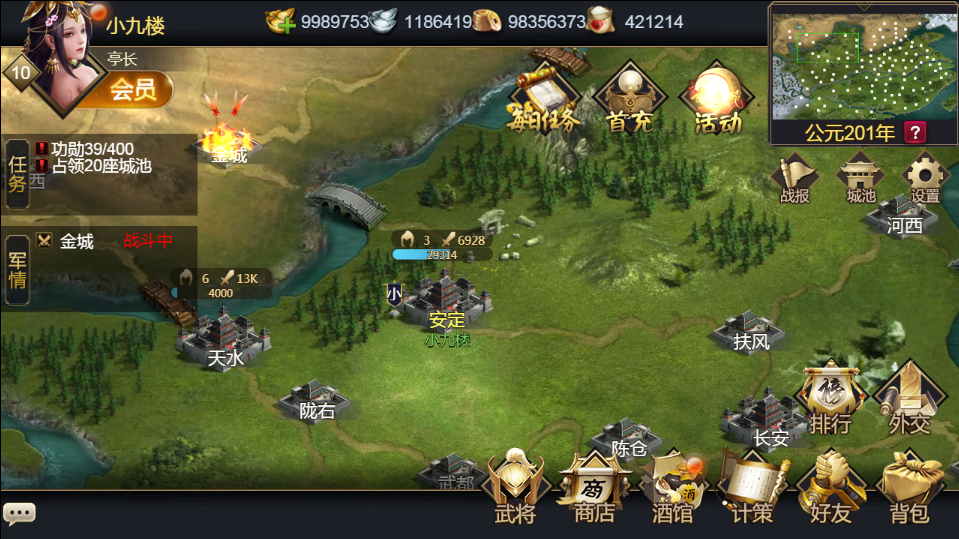Screen dimensions: 959x539
Task: Open the 武将 generals menu
Action: tap(515, 488)
